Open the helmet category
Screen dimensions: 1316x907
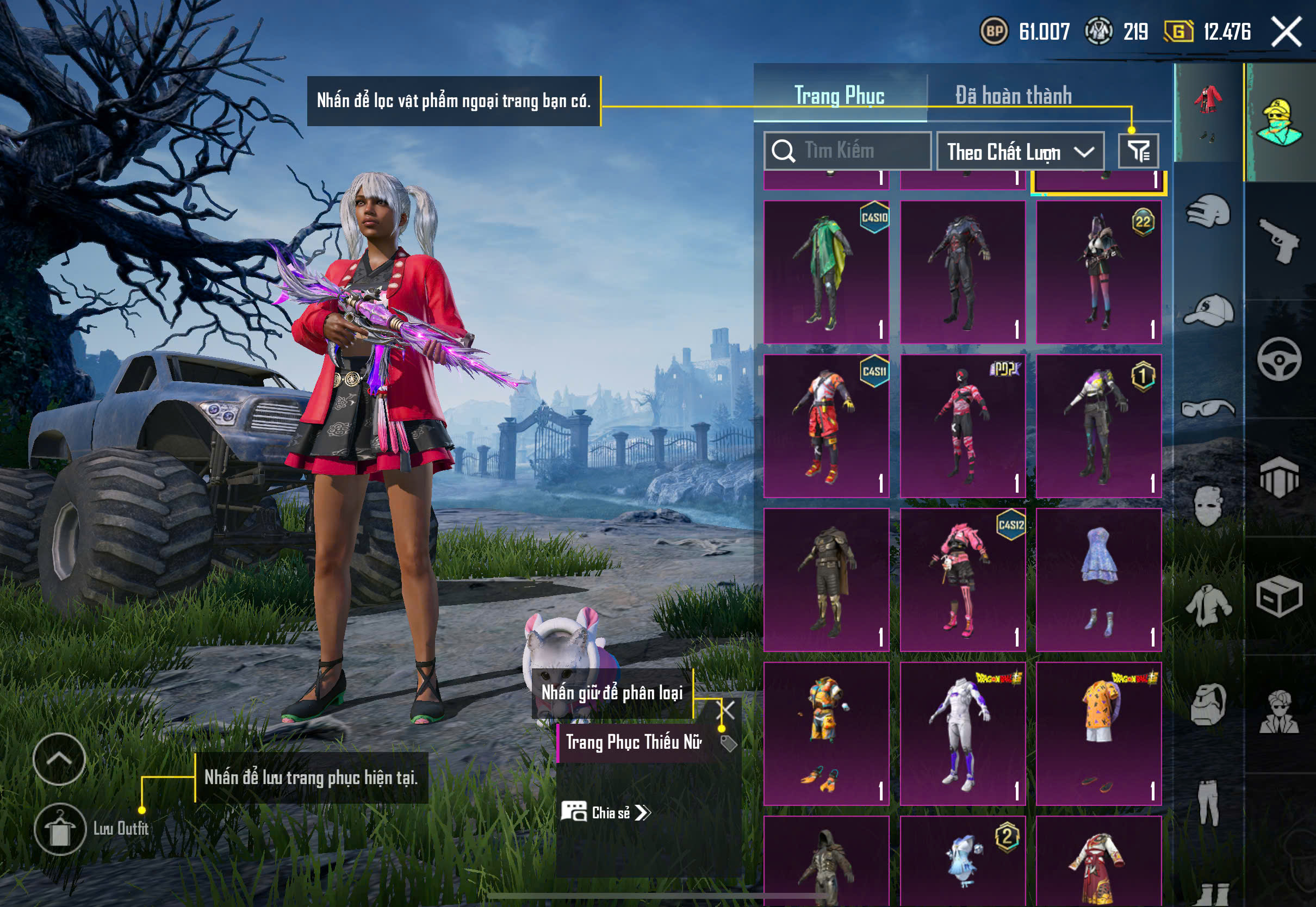pos(1209,211)
